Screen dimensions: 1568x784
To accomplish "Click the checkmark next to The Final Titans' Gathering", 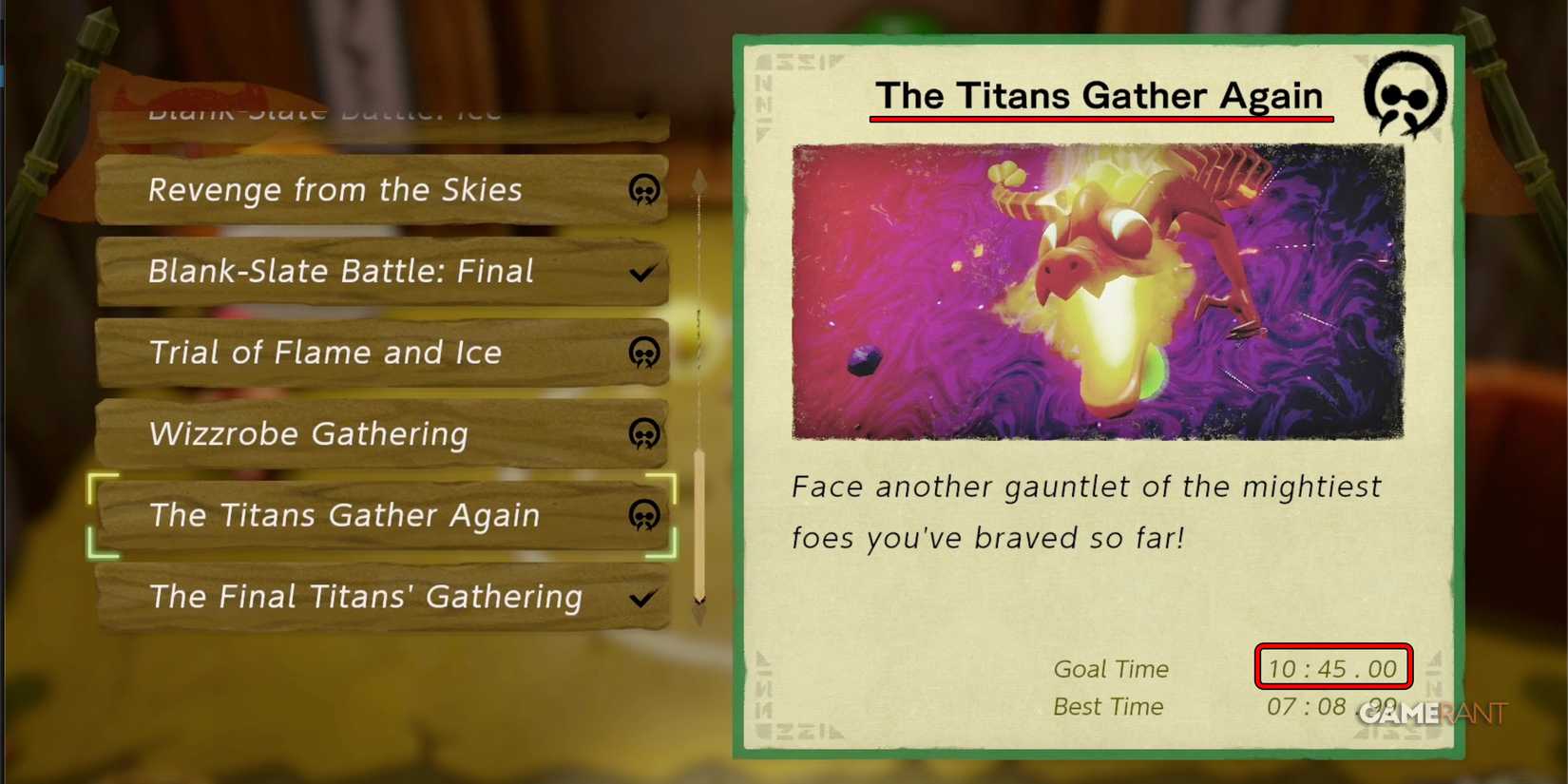I will click(641, 598).
